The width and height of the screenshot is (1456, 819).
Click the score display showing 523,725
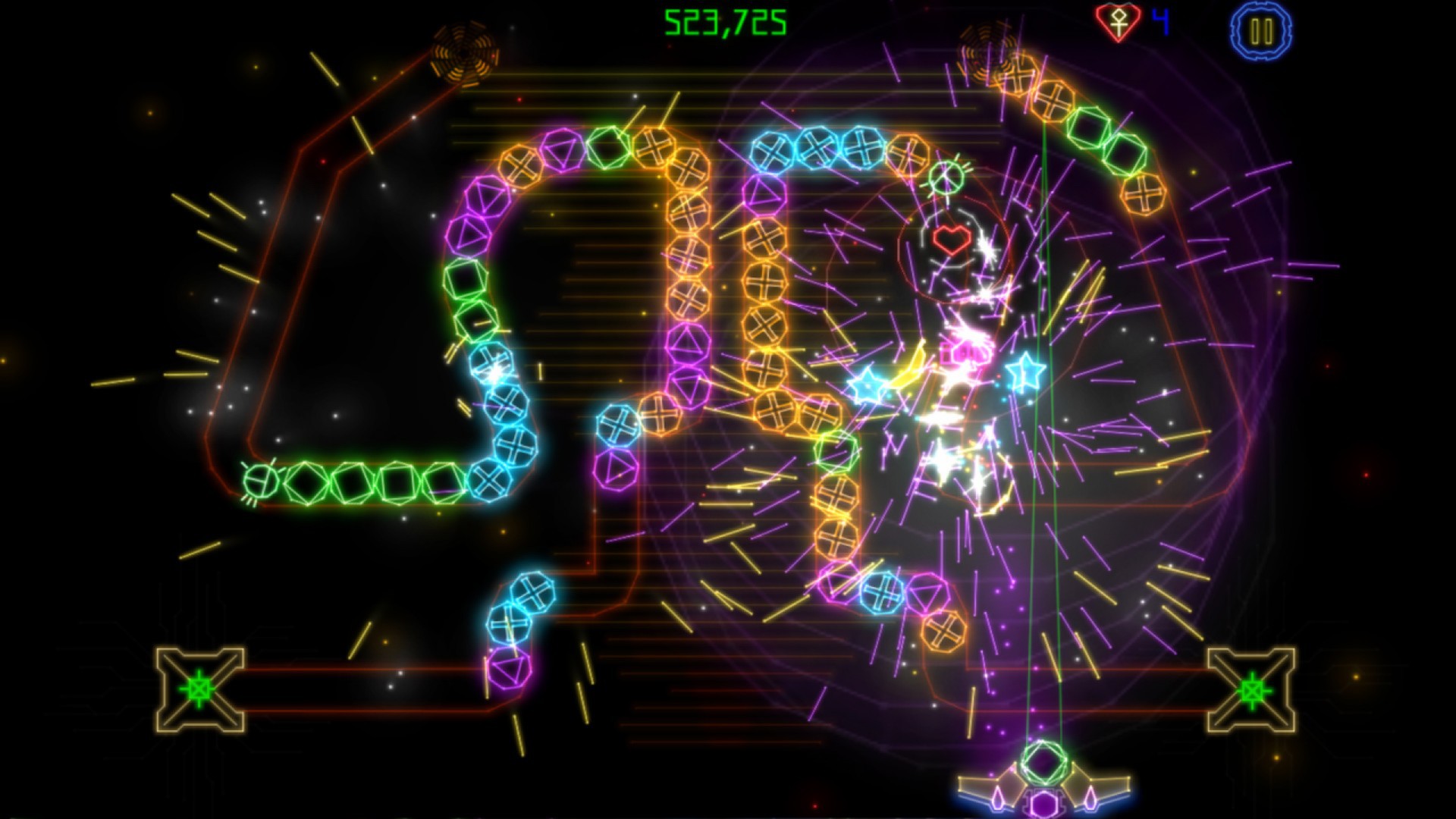723,22
